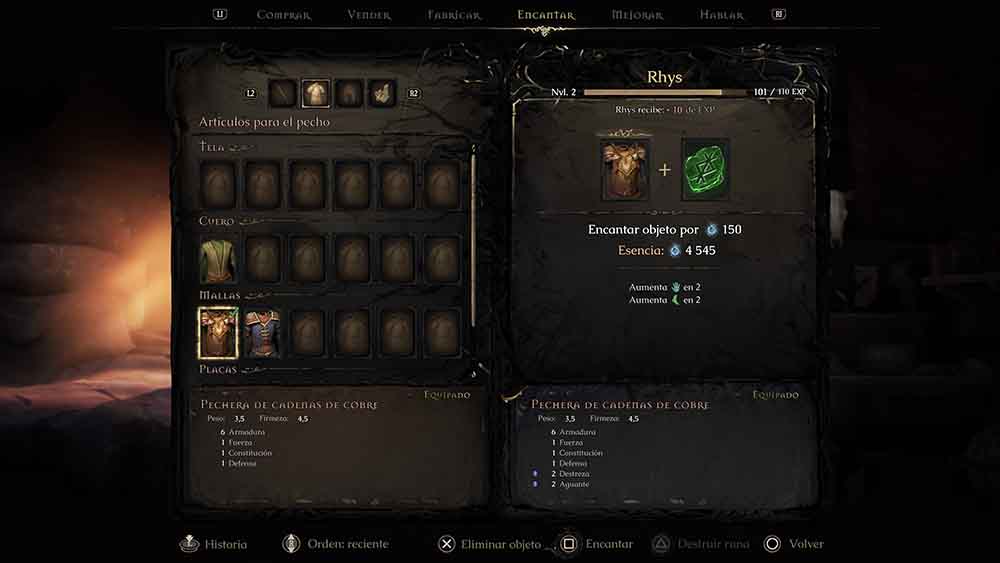Screen dimensions: 1000x563
Task: Click the Encantar confirm button
Action: click(596, 544)
